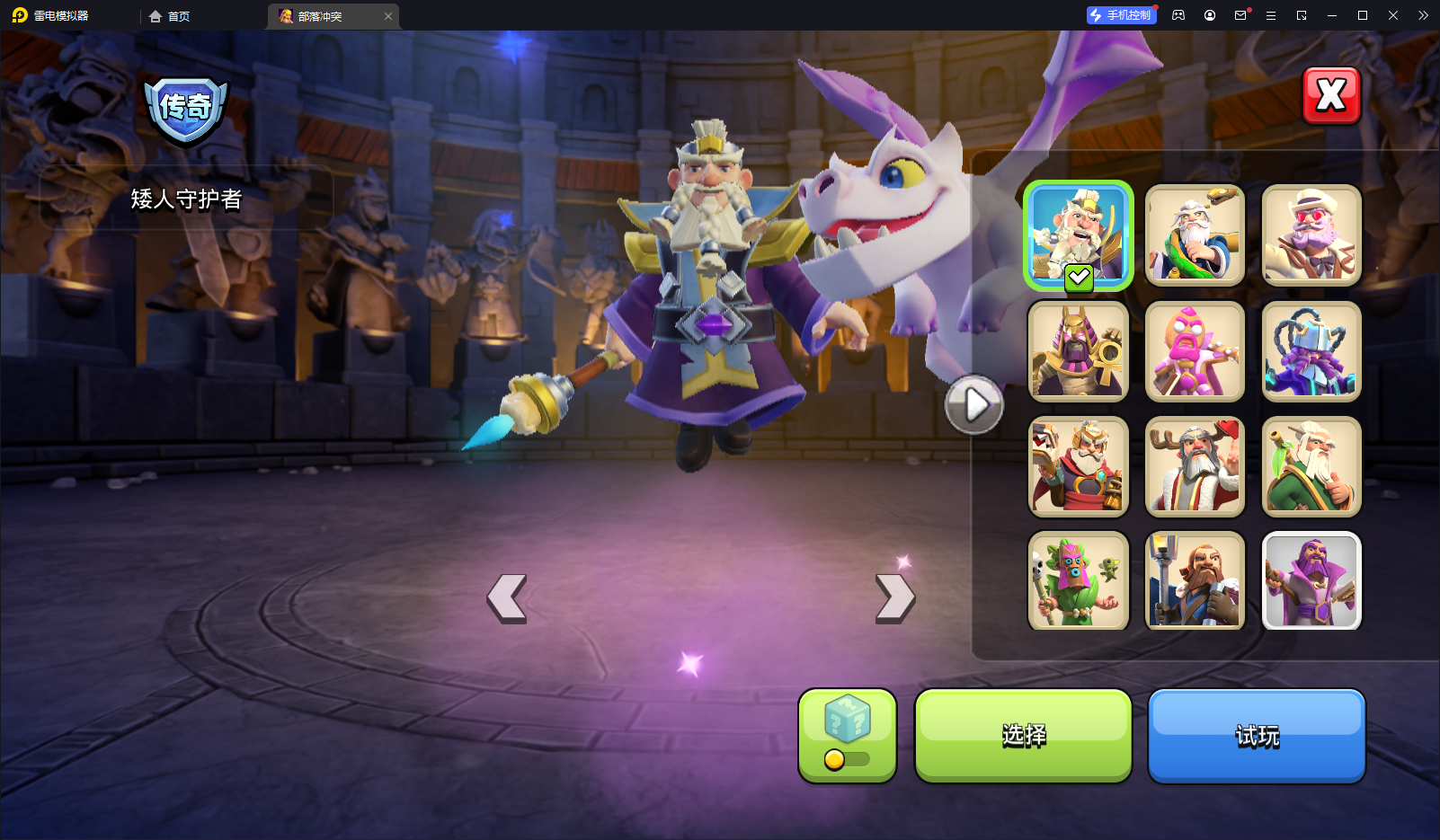Show the next skin with right arrow
This screenshot has width=1440, height=840.
[895, 598]
